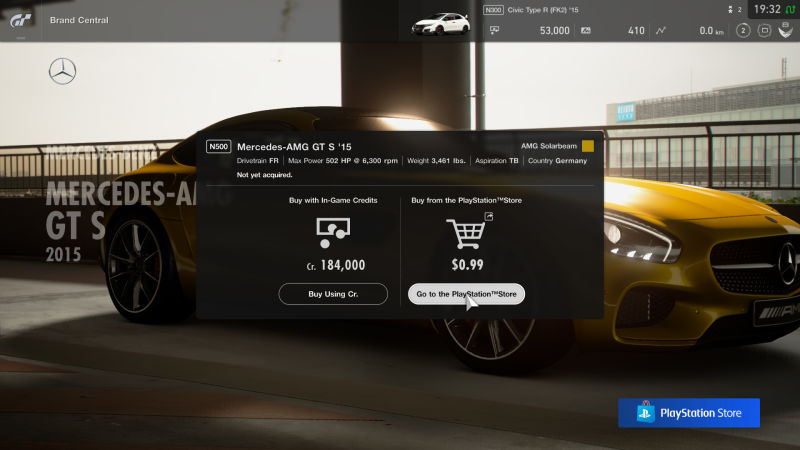Buy the car using in-game credits
The height and width of the screenshot is (450, 800).
coord(333,294)
